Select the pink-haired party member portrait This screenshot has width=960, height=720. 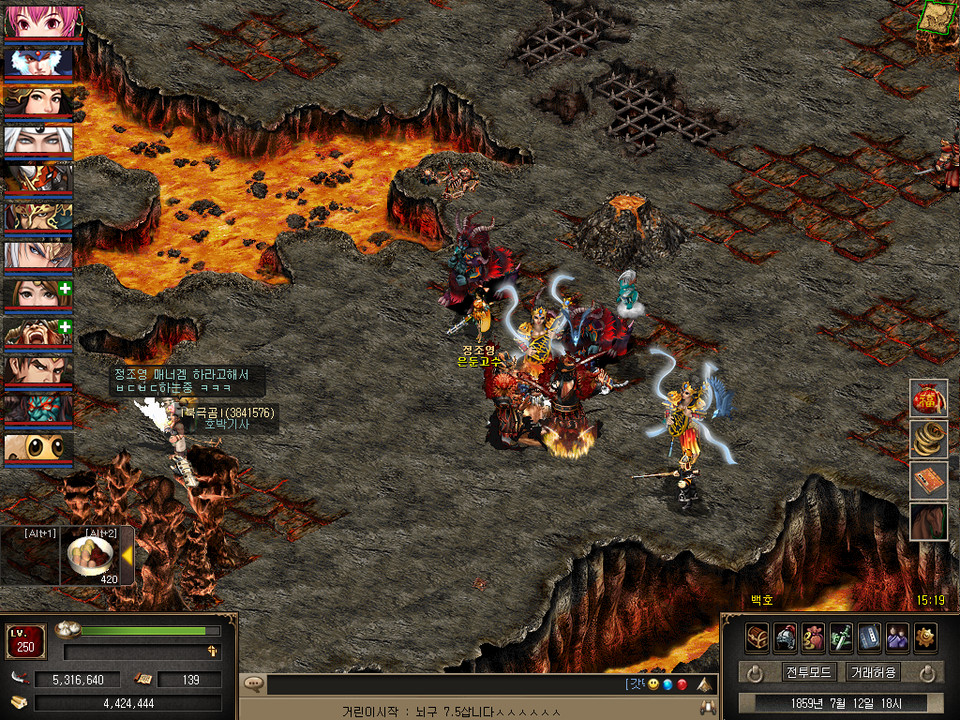(38, 22)
